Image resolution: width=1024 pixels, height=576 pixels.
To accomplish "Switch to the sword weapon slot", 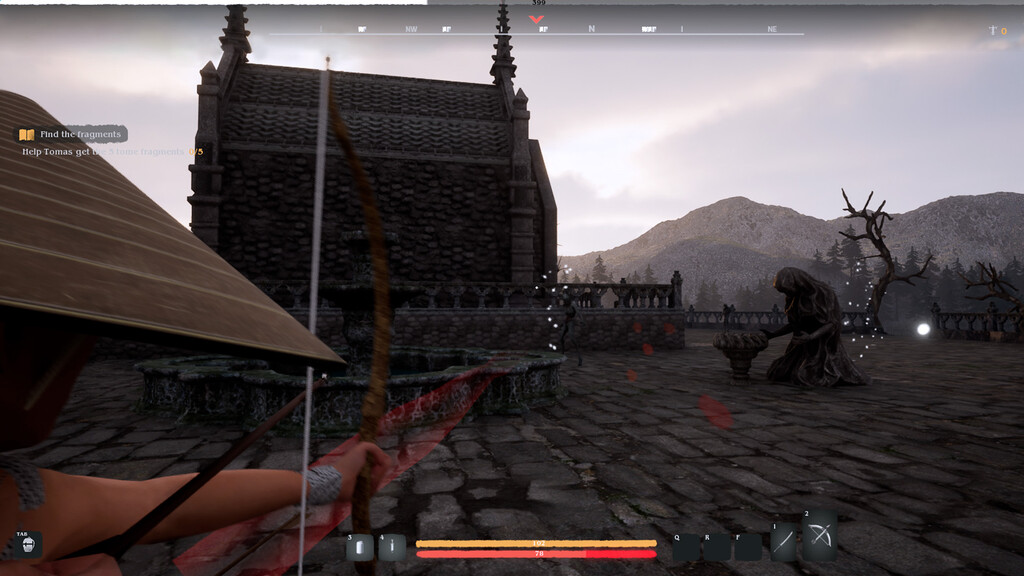I will tap(783, 541).
